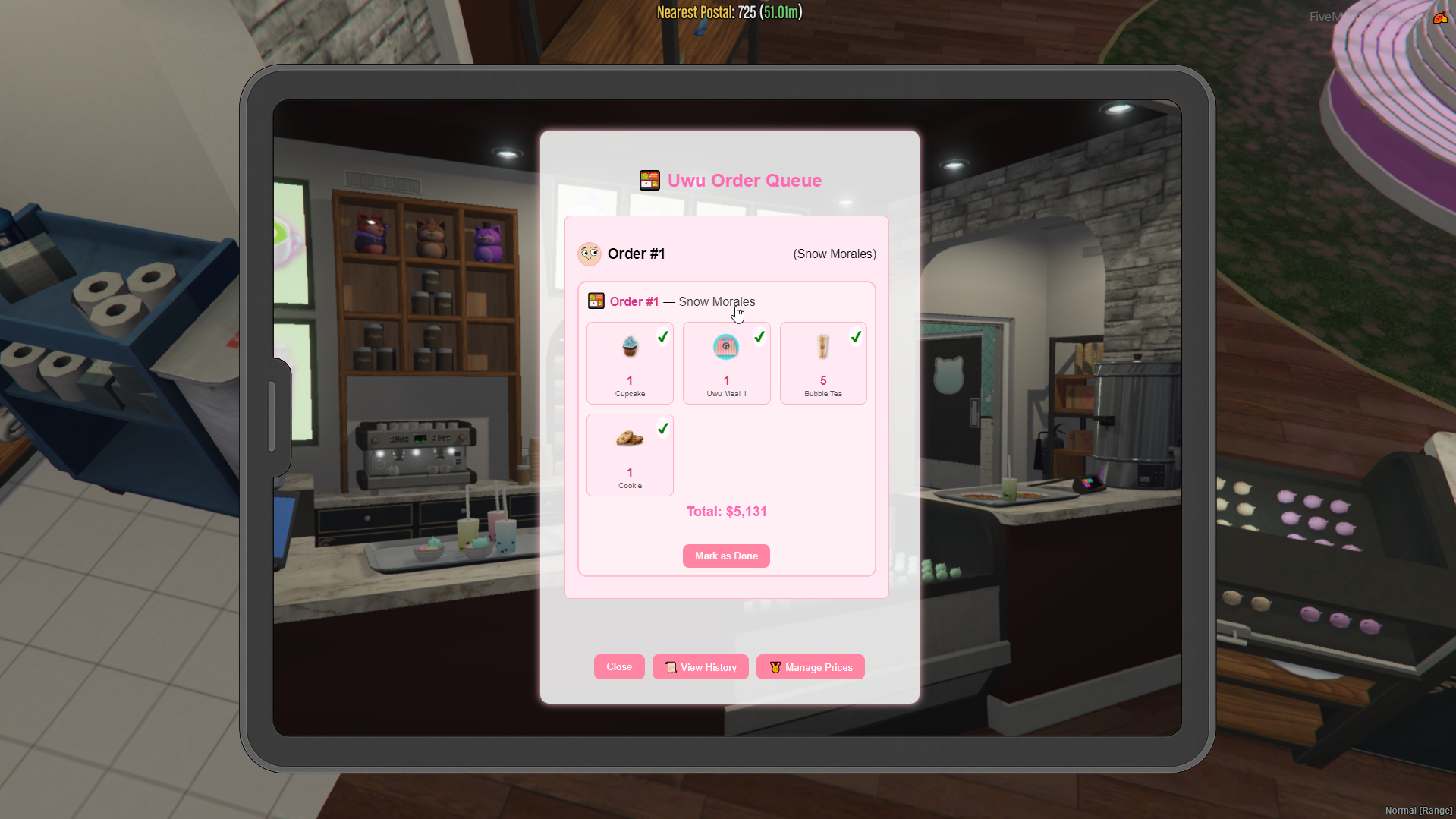Click the scroll icon on View History button

pyautogui.click(x=671, y=666)
